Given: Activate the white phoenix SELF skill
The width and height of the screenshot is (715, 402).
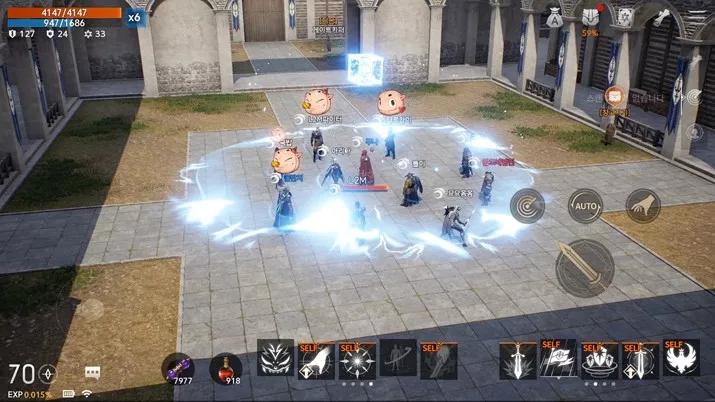Looking at the screenshot, I should point(681,359).
